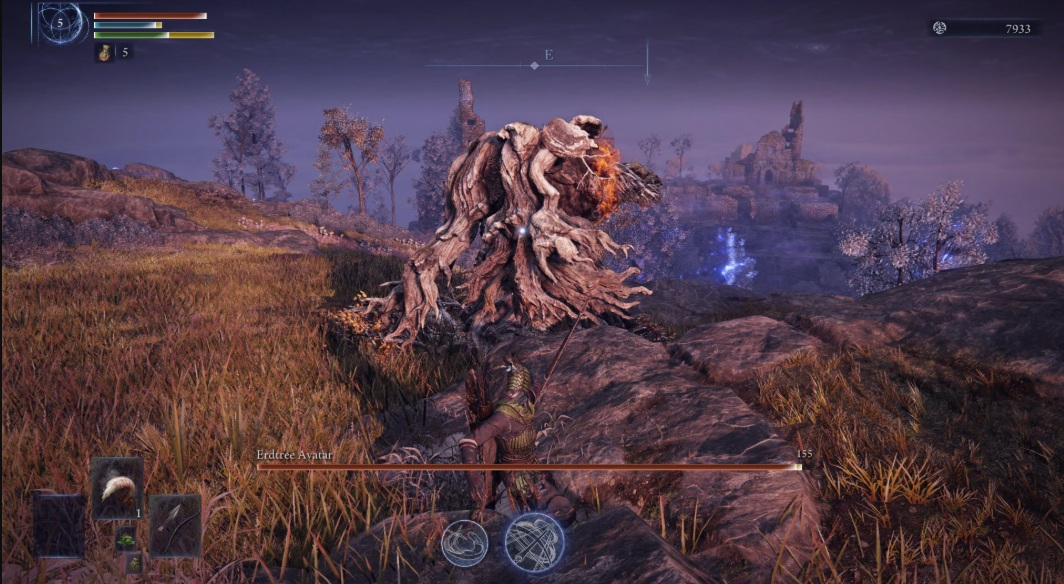Click the golden flask icon
This screenshot has width=1064, height=584.
(x=104, y=52)
